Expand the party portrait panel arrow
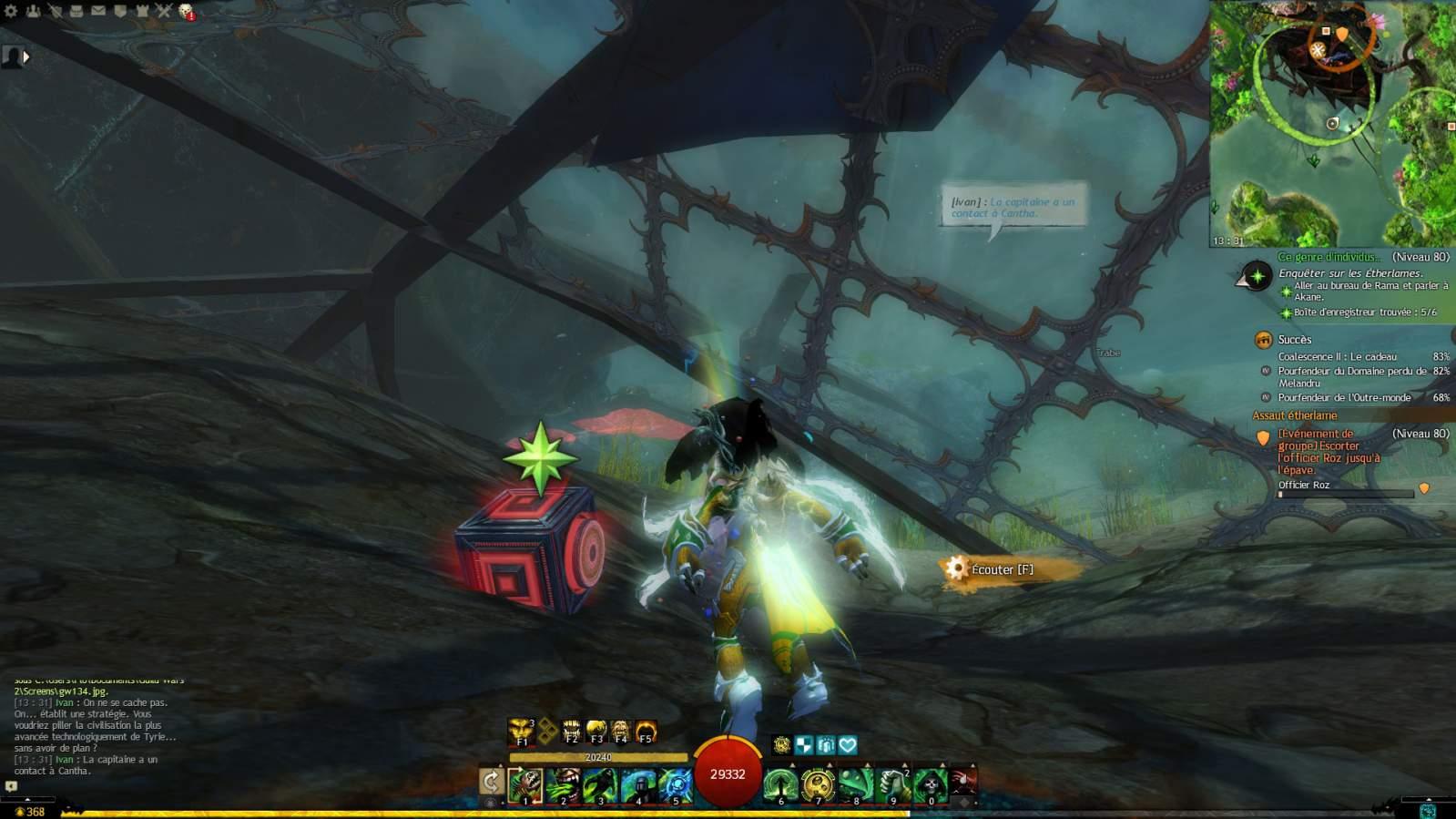The width and height of the screenshot is (1456, 819). coord(25,56)
